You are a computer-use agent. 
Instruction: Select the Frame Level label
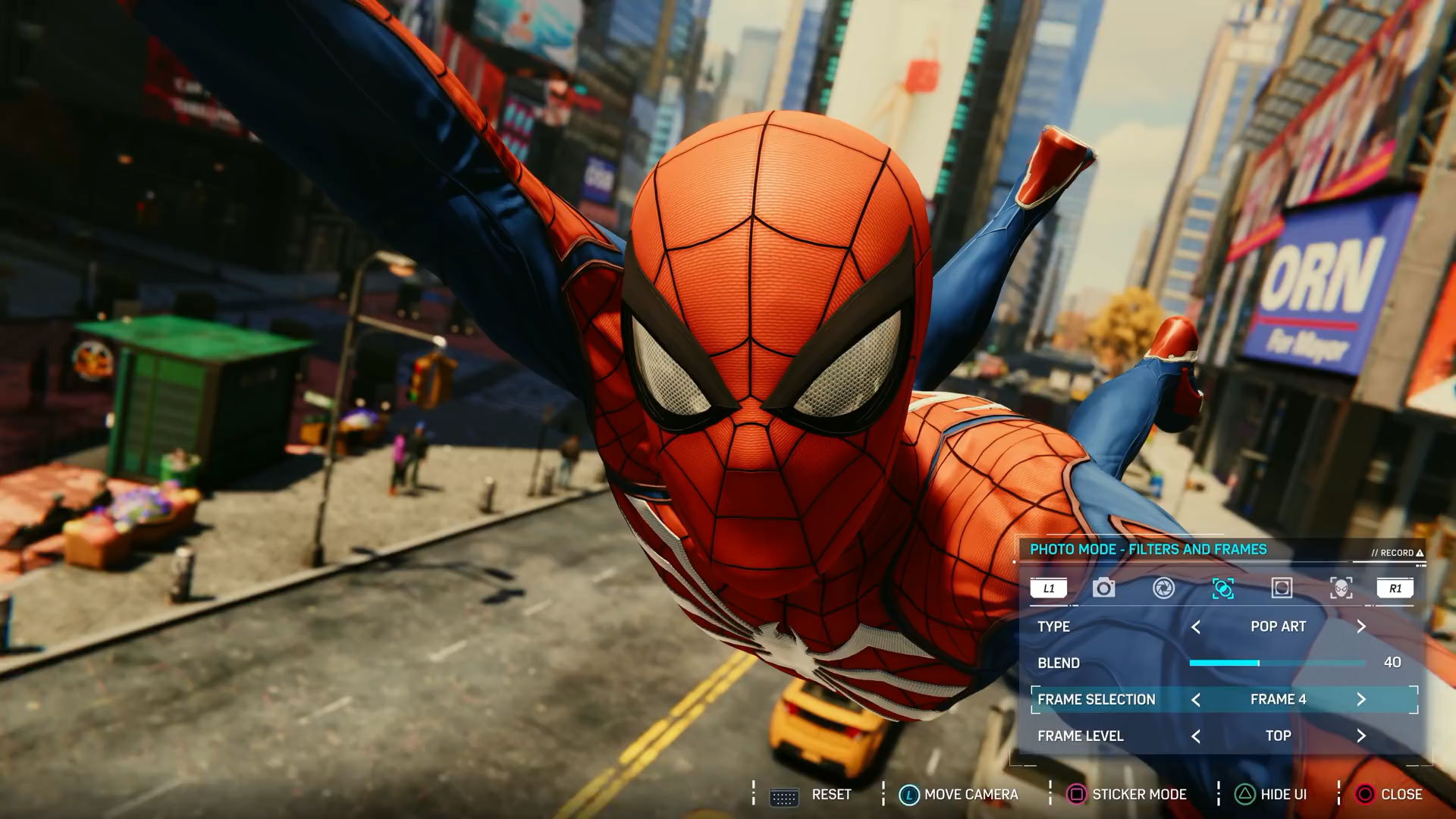coord(1081,736)
